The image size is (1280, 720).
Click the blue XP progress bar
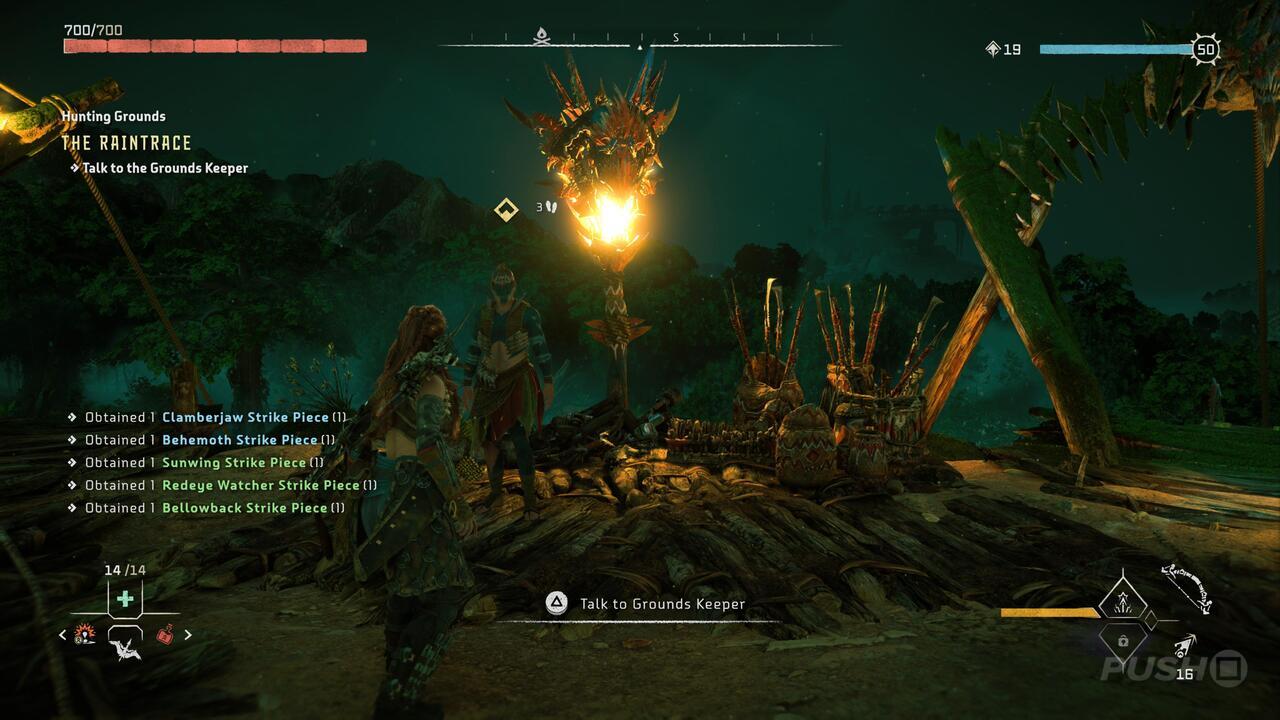pyautogui.click(x=1115, y=46)
